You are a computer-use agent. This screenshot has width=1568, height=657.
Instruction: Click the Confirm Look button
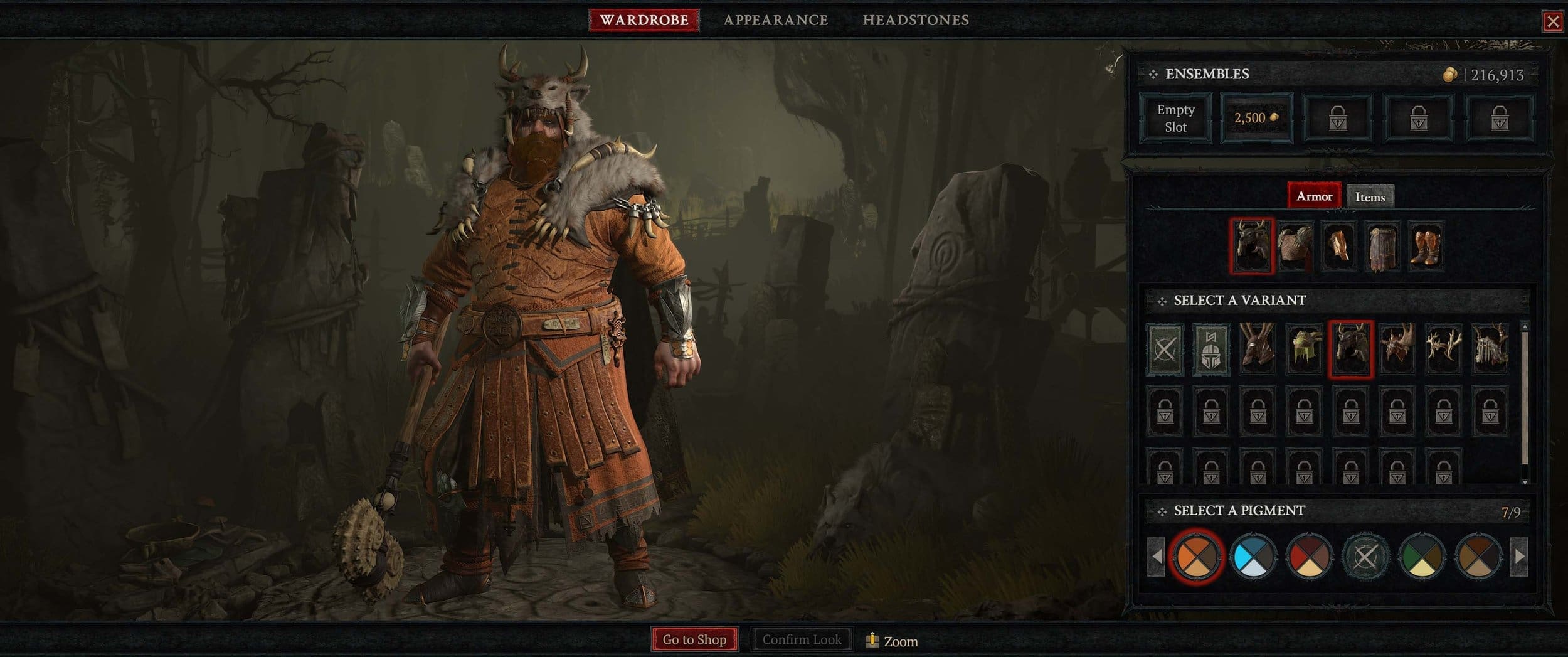click(x=801, y=639)
